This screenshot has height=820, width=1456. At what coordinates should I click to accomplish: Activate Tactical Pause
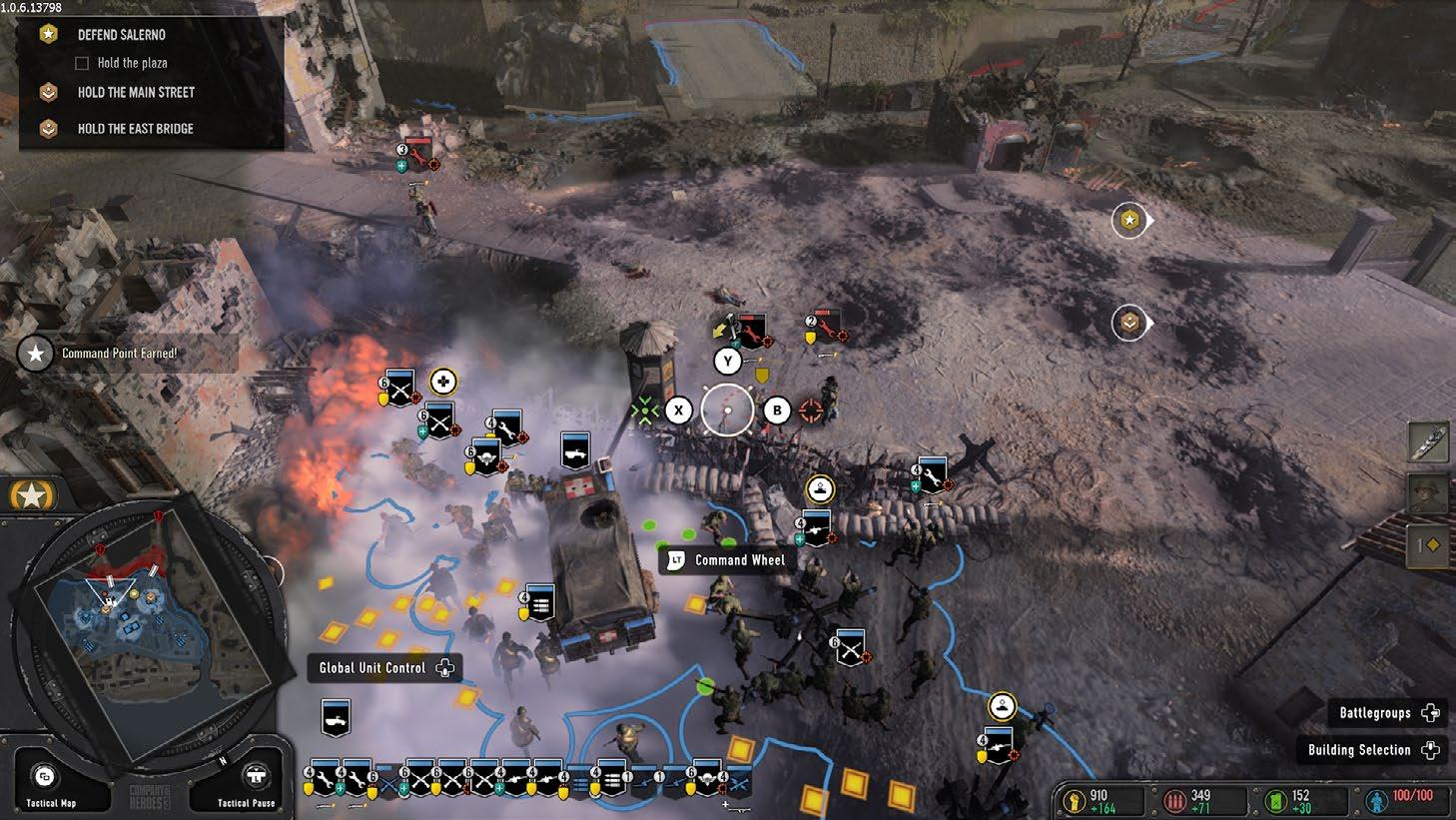[257, 778]
